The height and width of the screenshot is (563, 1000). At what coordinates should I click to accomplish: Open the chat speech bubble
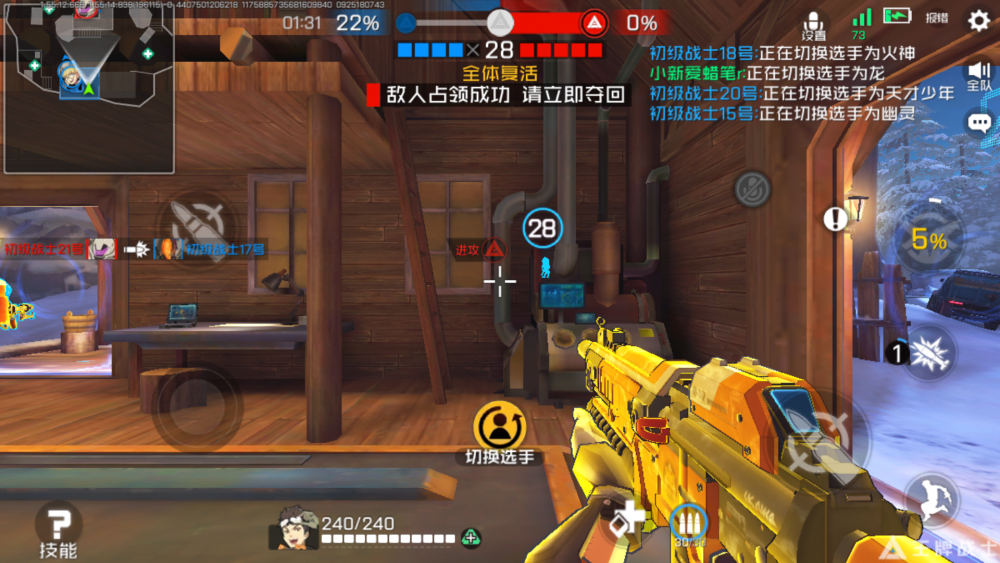click(979, 123)
